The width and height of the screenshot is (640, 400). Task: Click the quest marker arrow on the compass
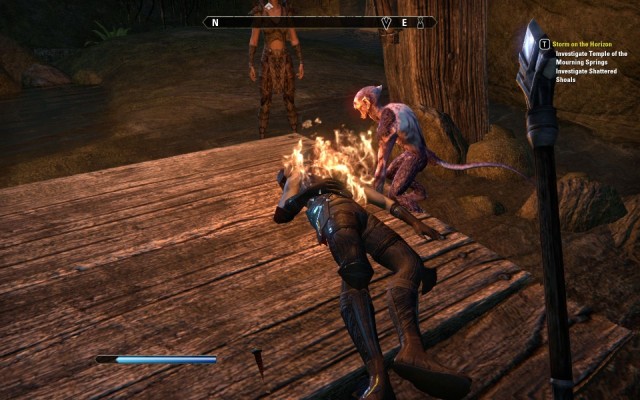(x=386, y=22)
